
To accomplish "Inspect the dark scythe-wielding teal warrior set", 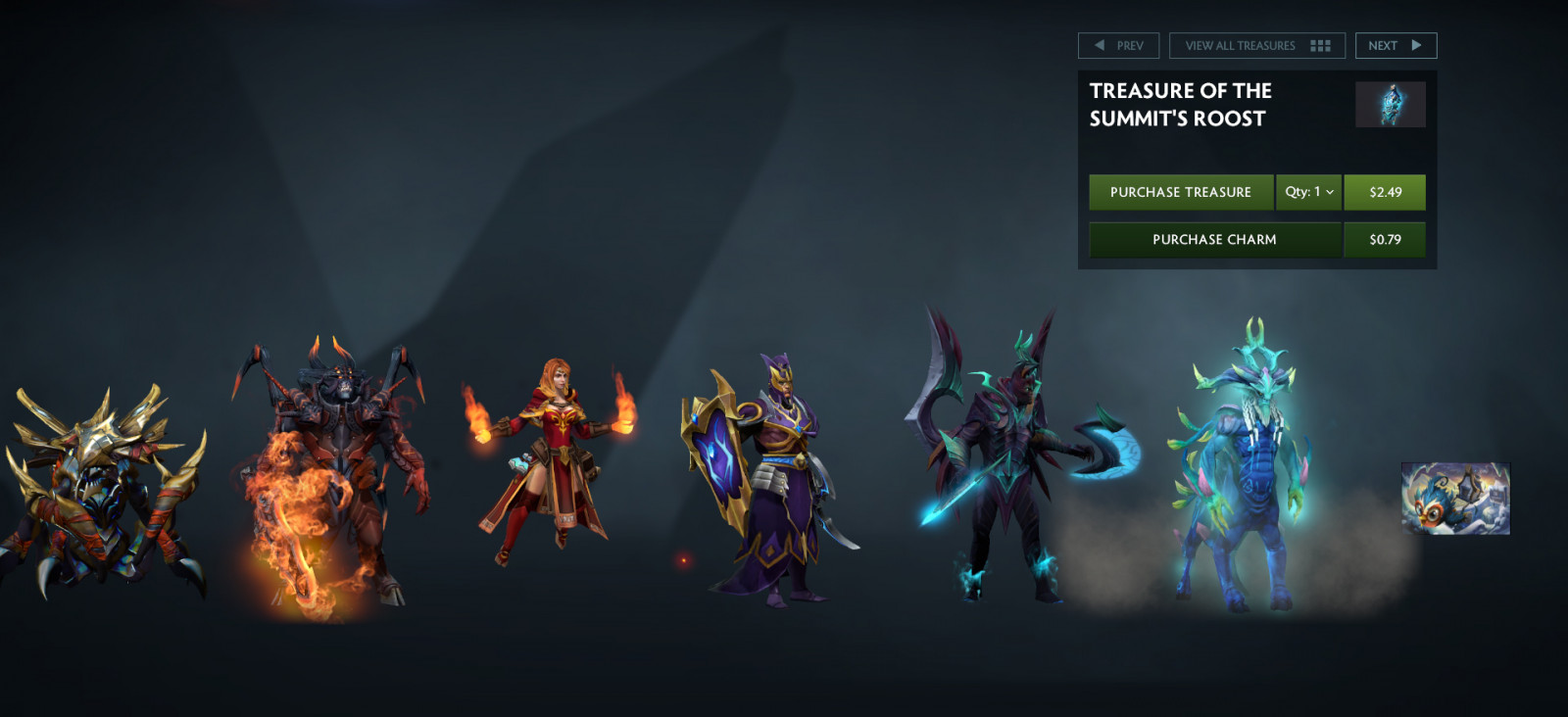I will [x=1009, y=460].
